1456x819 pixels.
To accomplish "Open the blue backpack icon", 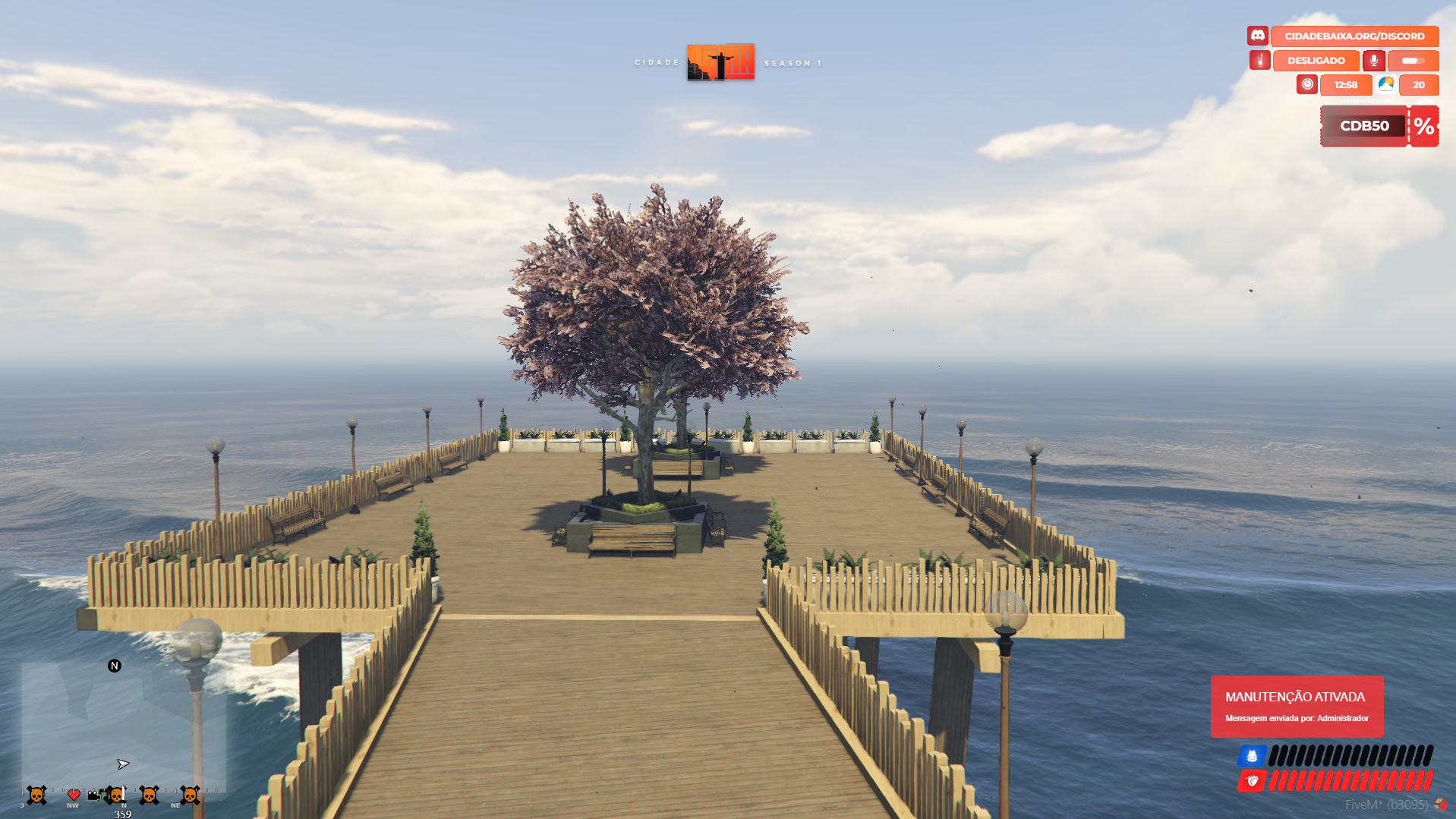I will point(1252,755).
